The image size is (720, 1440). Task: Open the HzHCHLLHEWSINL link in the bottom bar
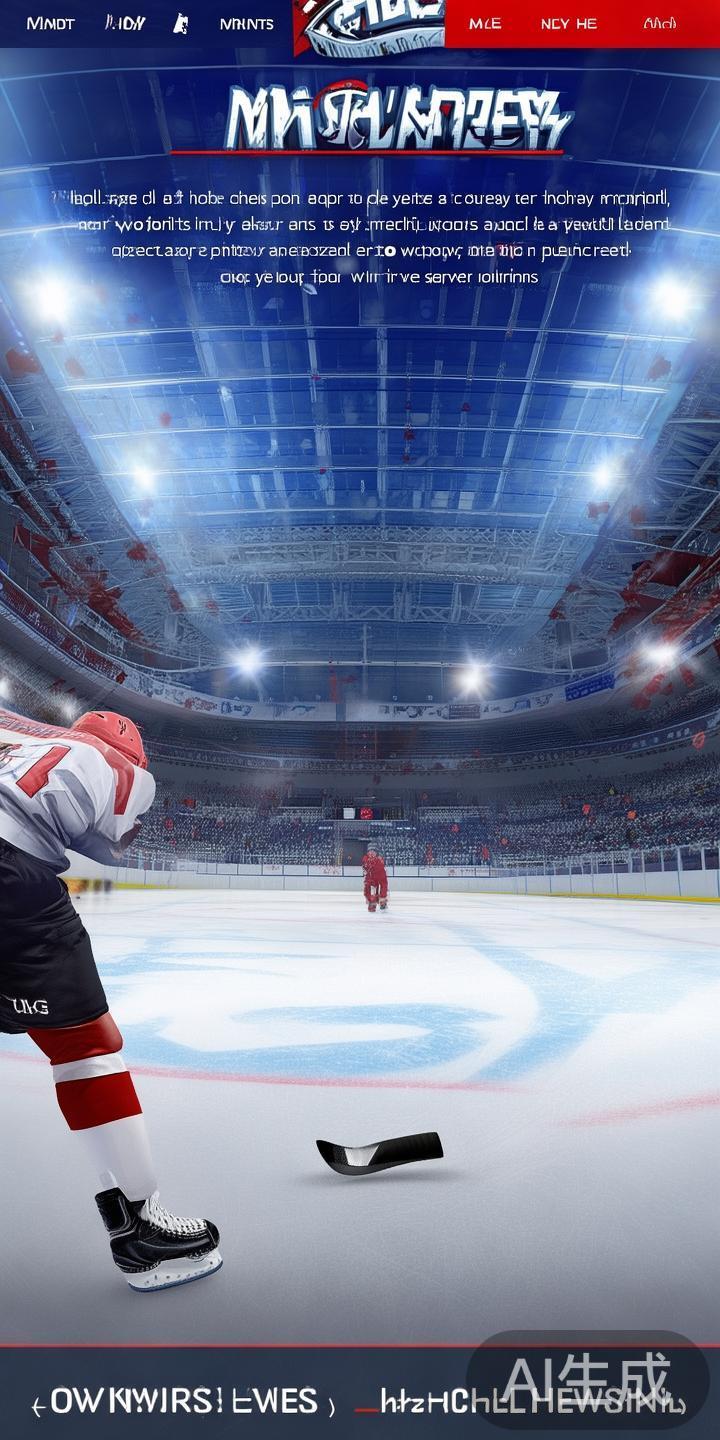[520, 1402]
